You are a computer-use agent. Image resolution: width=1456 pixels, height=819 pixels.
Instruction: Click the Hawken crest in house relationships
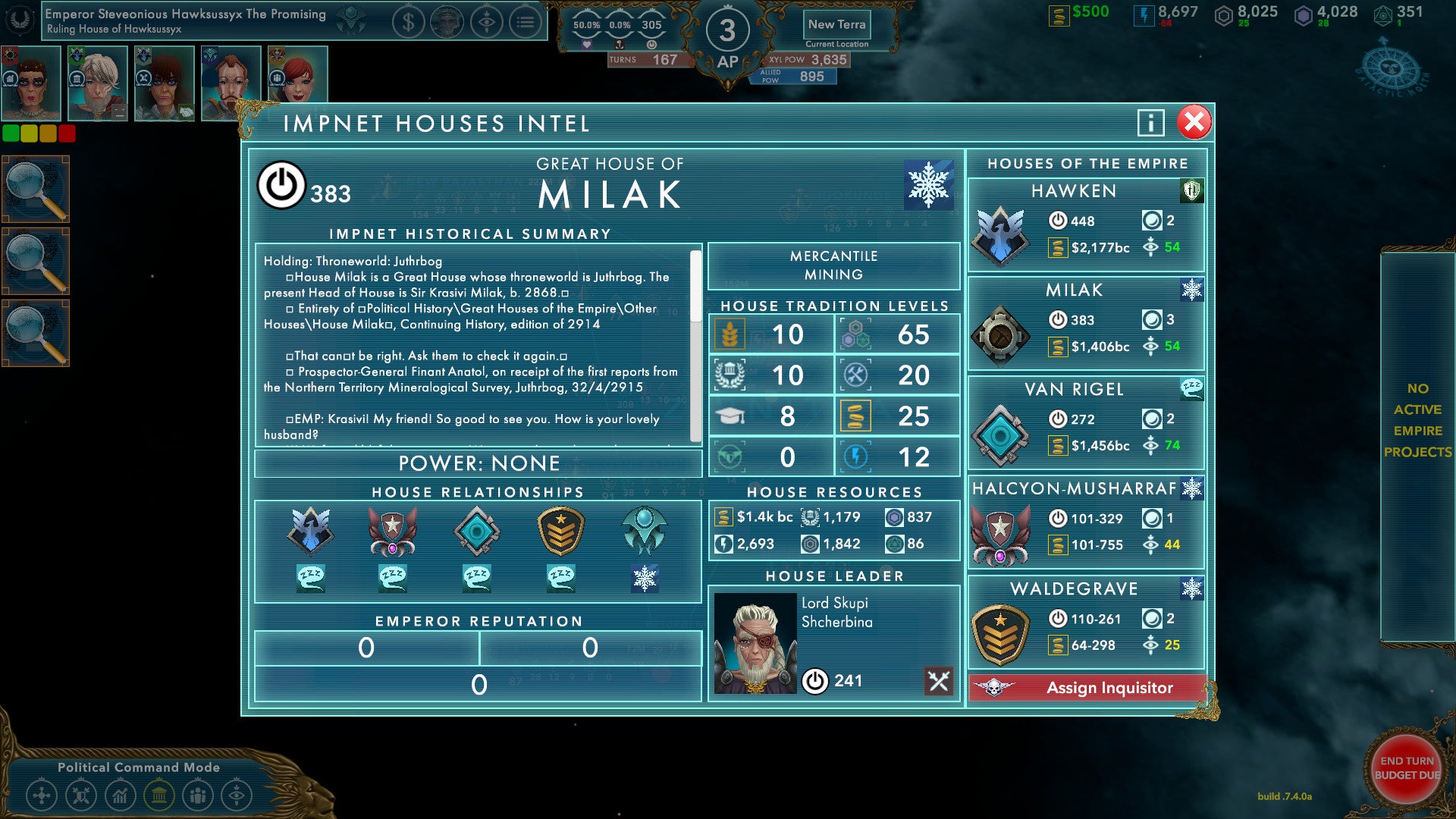[x=310, y=531]
